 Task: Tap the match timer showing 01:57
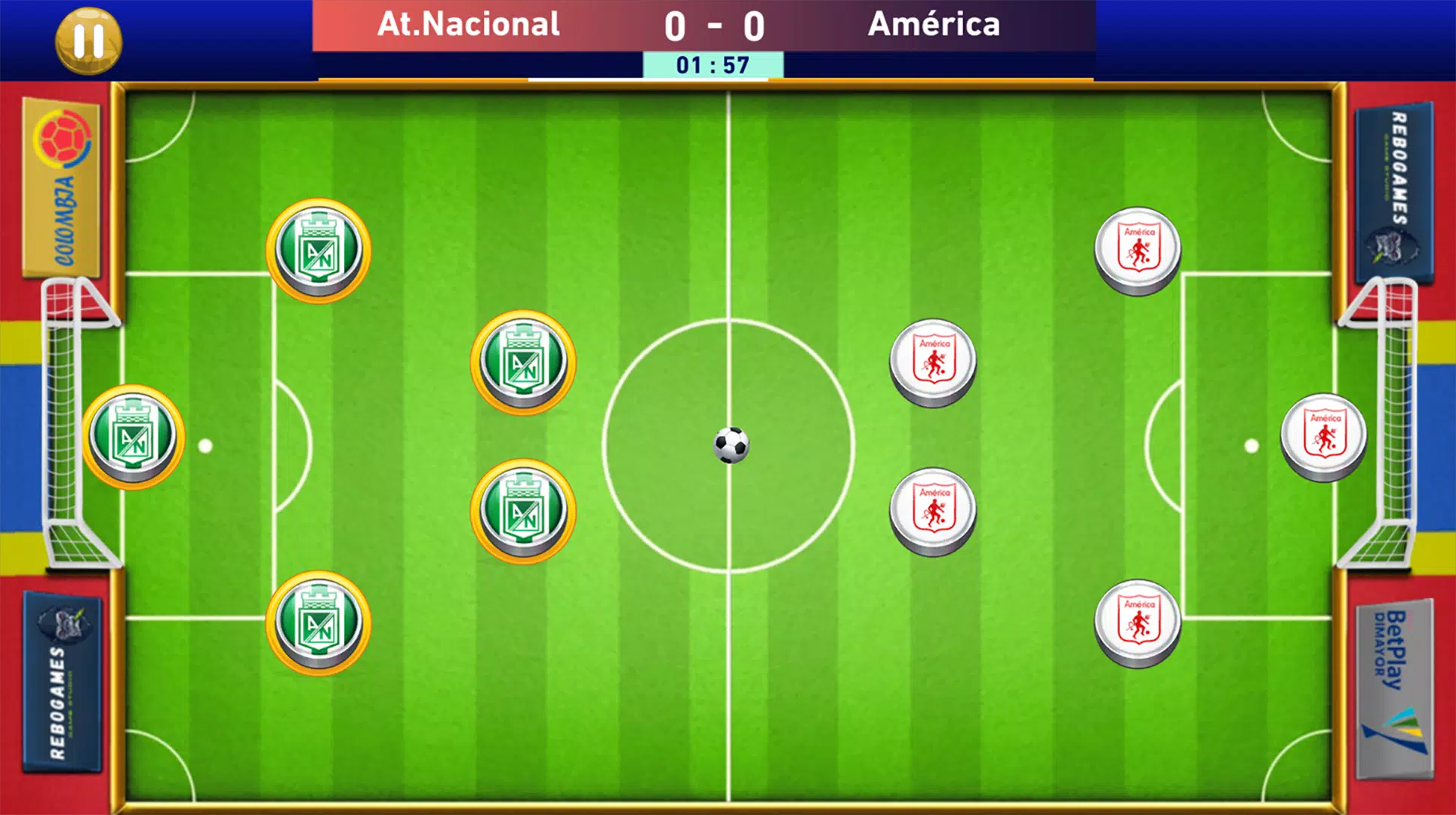tap(713, 66)
